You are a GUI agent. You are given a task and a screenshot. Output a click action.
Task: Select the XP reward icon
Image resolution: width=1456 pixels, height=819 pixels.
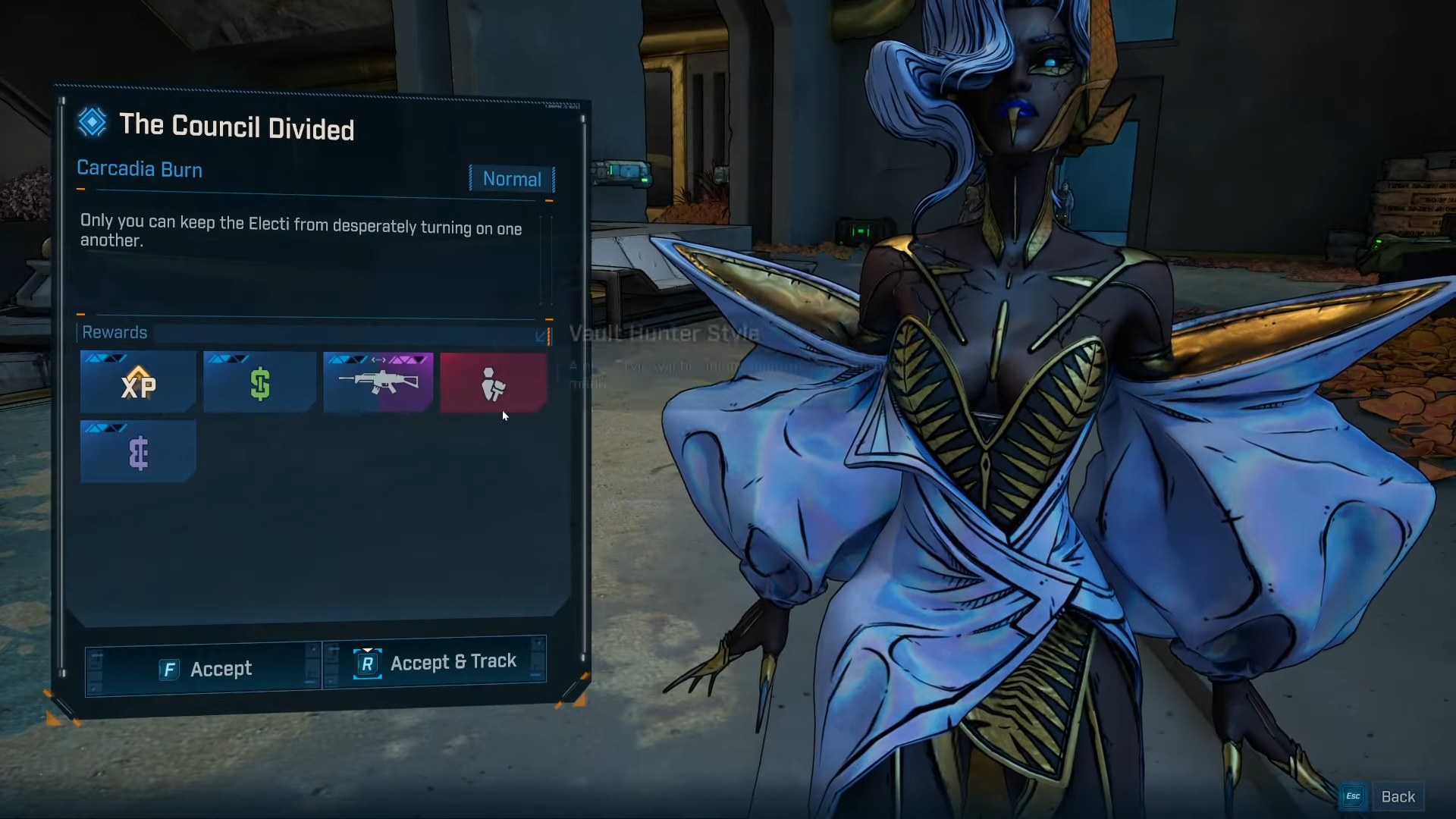tap(137, 383)
